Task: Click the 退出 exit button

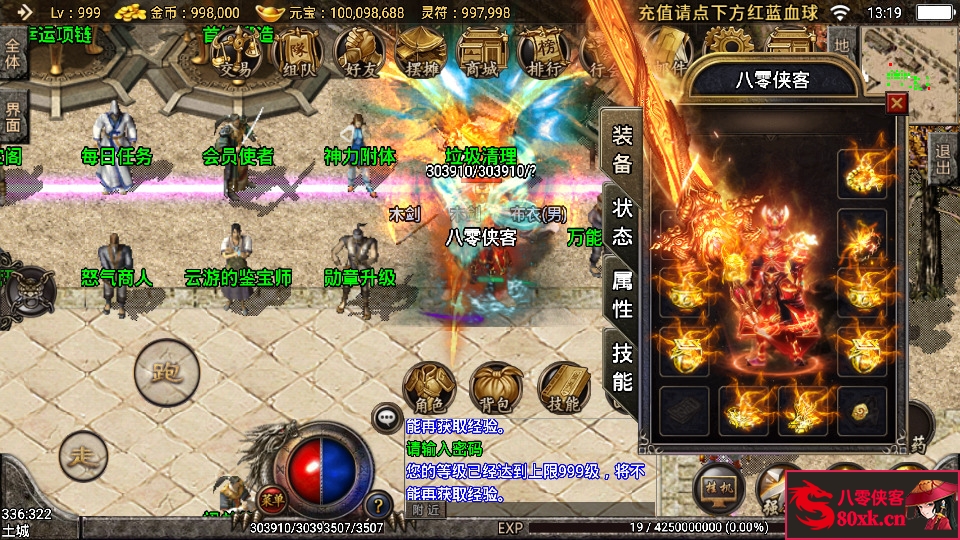Action: pyautogui.click(x=942, y=156)
